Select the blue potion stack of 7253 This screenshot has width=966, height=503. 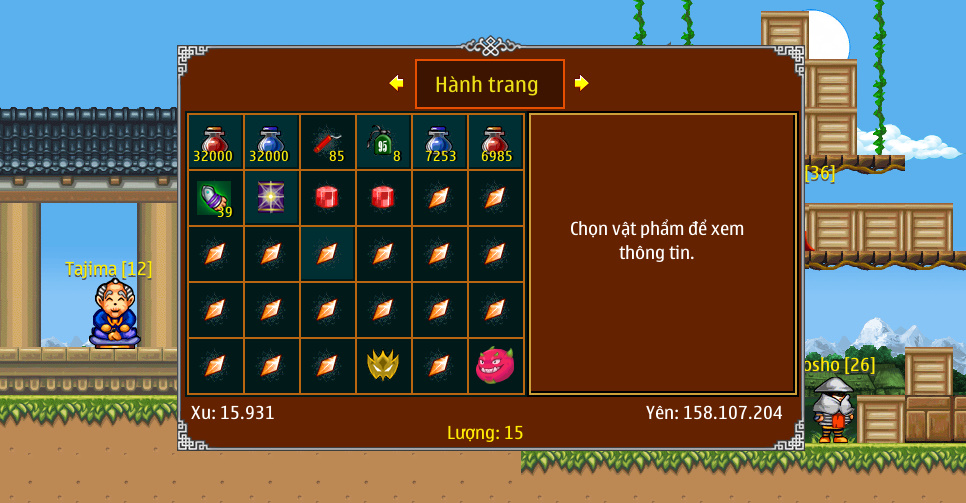(439, 142)
